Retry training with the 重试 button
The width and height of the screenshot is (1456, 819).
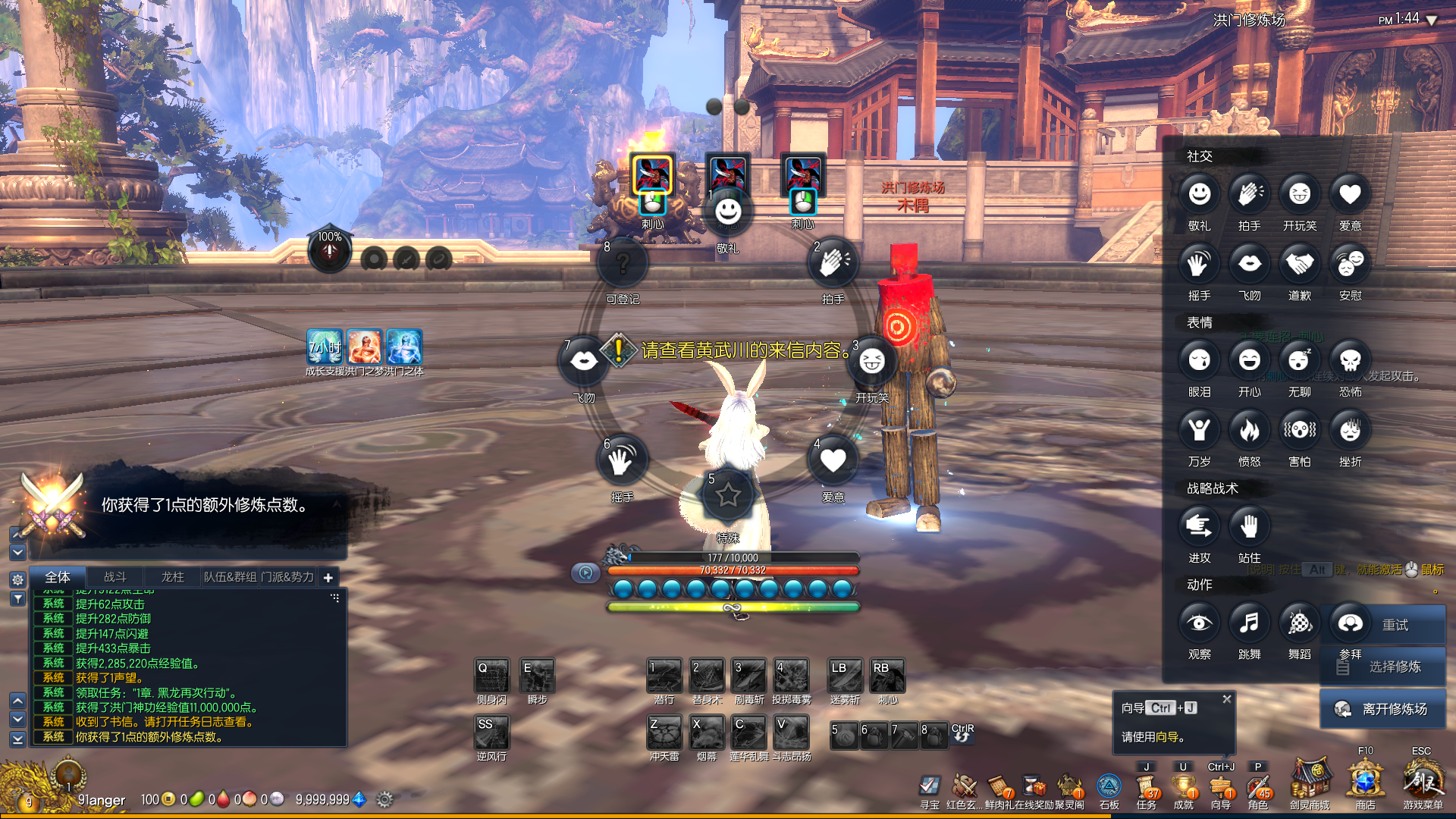click(1383, 625)
